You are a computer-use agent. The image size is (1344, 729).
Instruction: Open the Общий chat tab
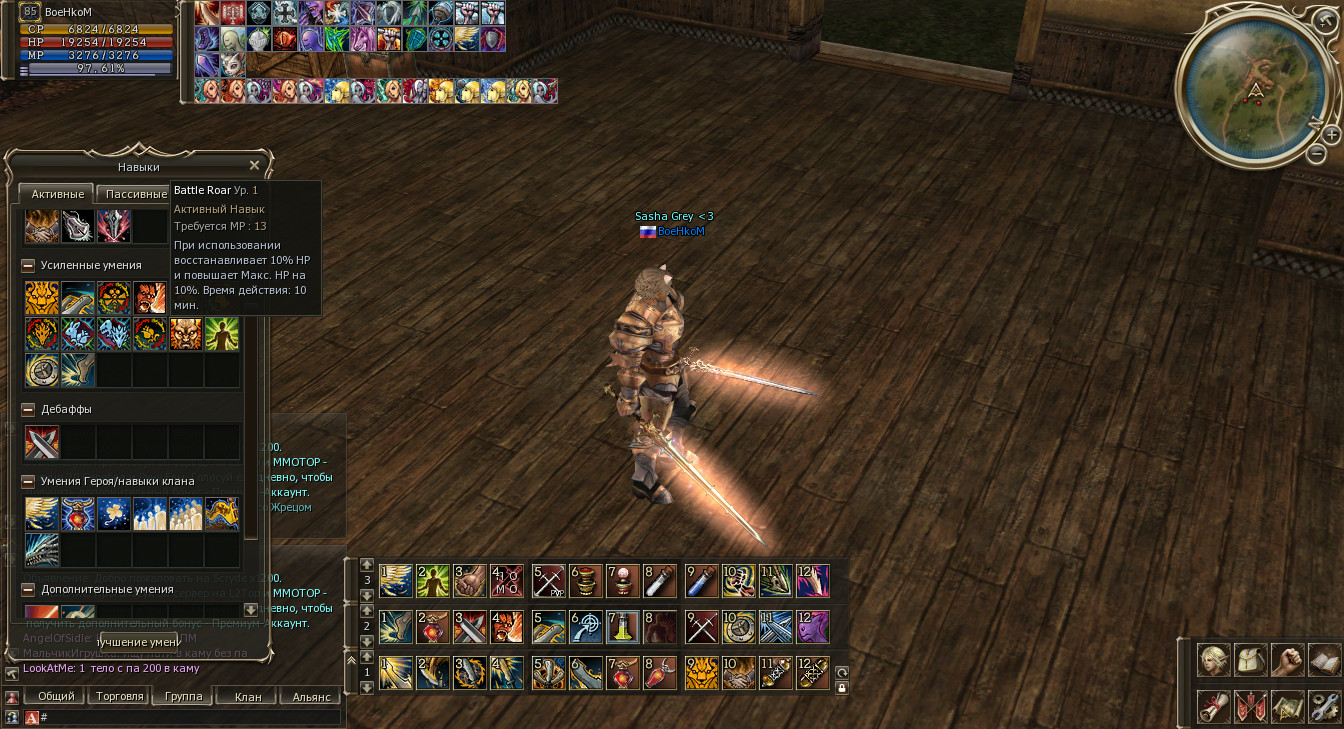56,696
